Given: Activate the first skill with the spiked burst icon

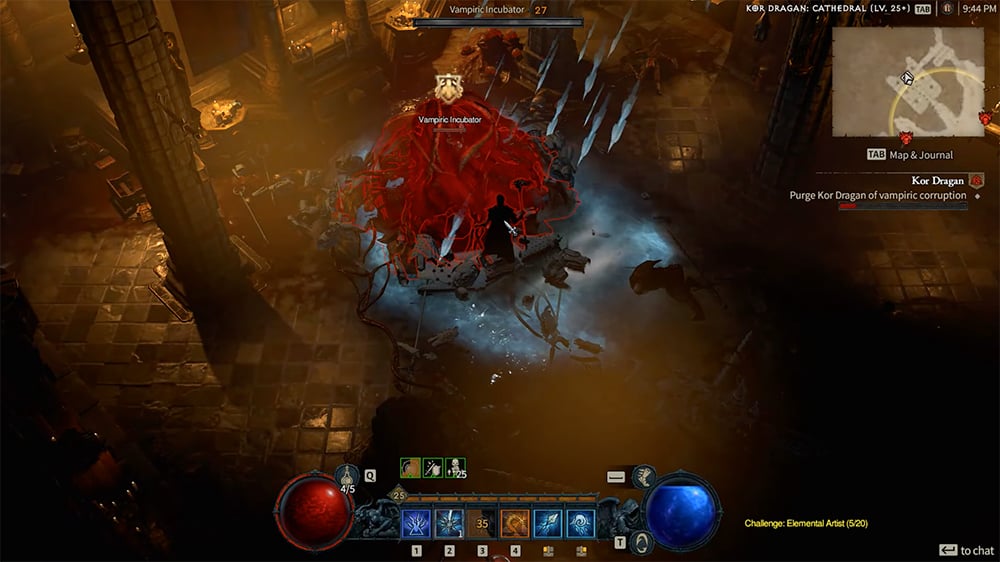Looking at the screenshot, I should pyautogui.click(x=416, y=524).
